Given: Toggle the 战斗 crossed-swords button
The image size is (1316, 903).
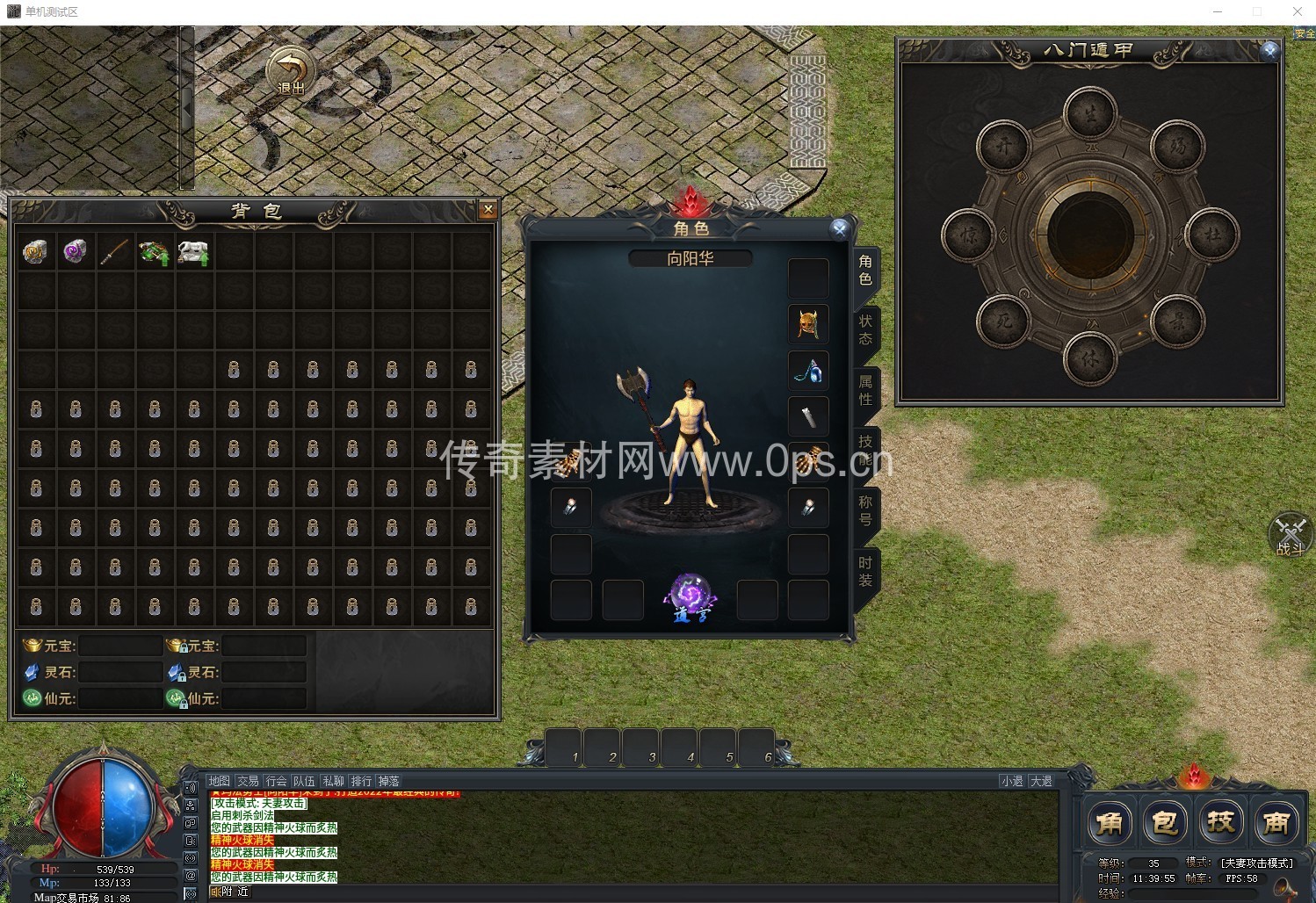Looking at the screenshot, I should coord(1291,535).
